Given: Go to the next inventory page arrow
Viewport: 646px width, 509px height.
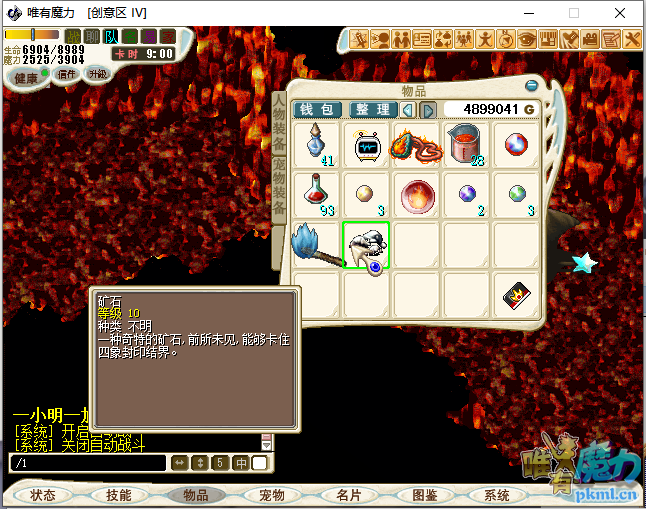Looking at the screenshot, I should pos(427,109).
